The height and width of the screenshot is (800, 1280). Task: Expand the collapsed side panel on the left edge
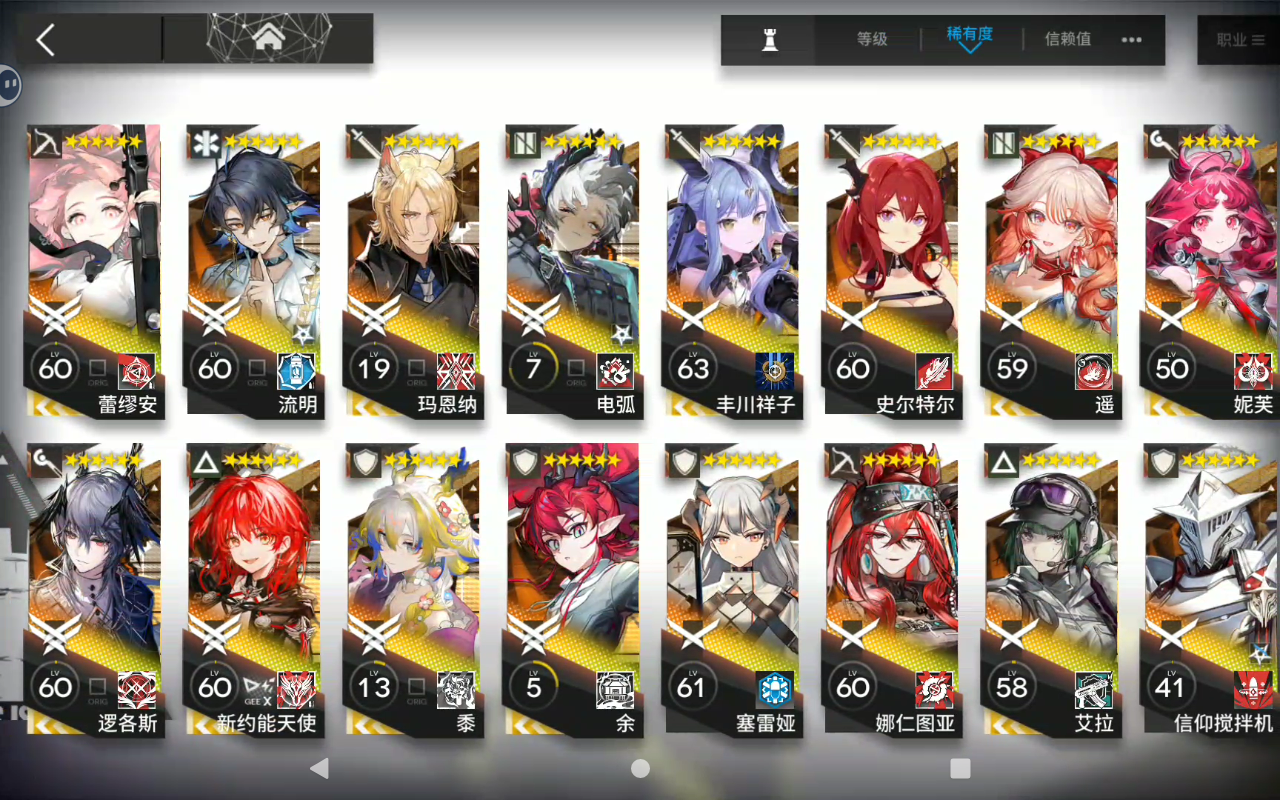8,85
